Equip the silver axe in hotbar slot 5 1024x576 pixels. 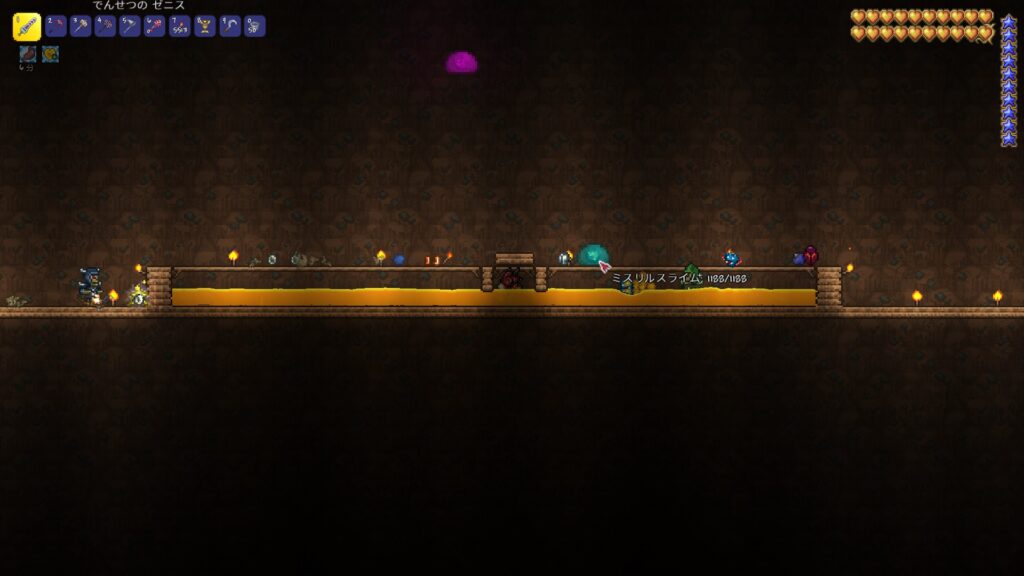tap(131, 27)
